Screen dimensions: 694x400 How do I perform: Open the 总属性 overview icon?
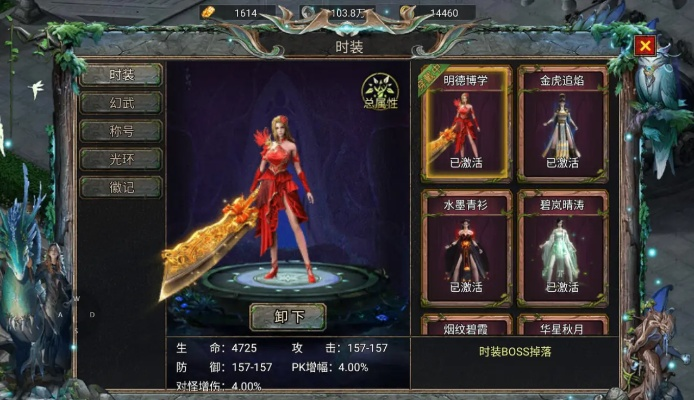pos(379,92)
